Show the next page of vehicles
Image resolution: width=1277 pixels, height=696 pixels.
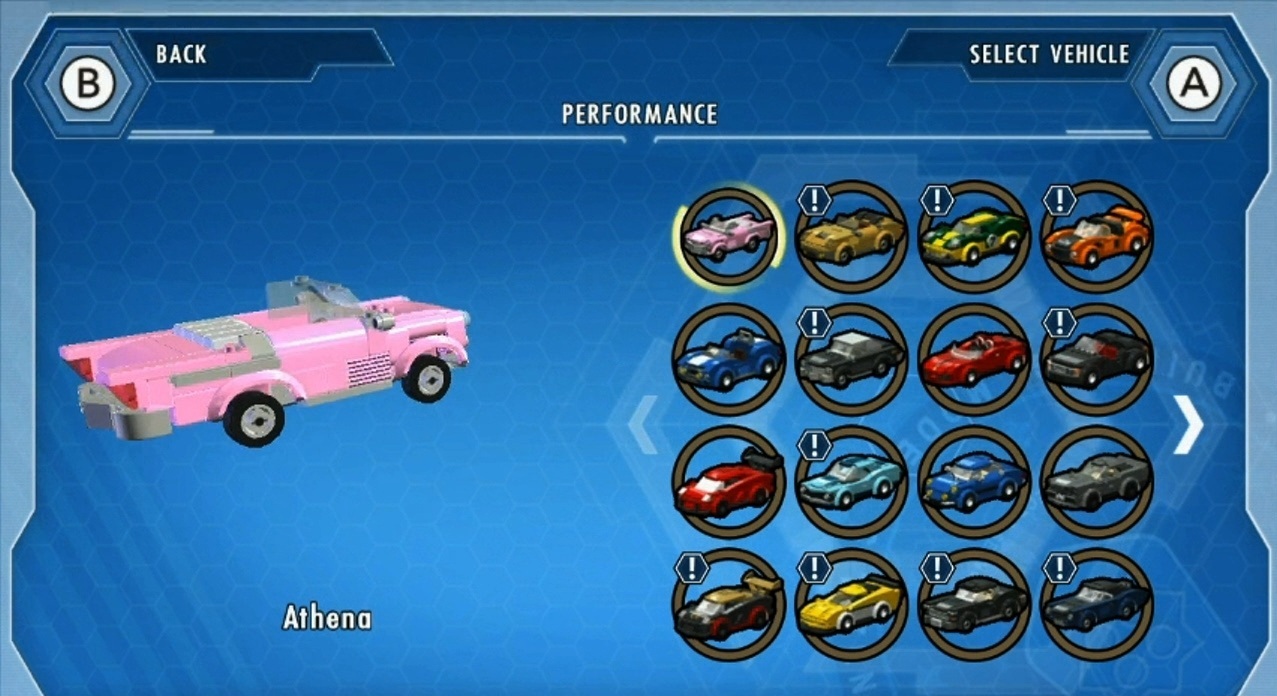pos(1188,424)
